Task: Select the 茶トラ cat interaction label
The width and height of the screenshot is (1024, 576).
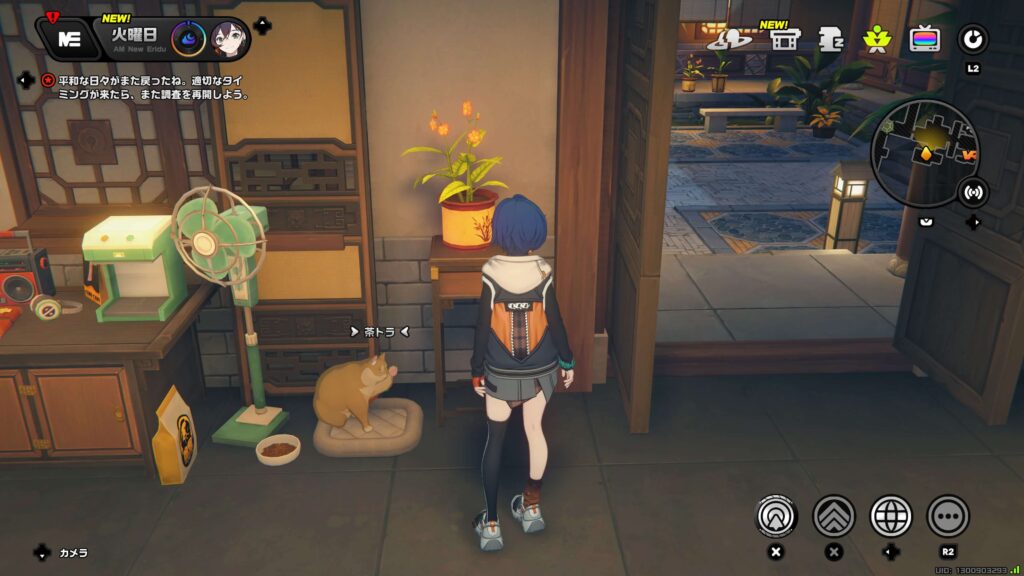Action: click(379, 331)
